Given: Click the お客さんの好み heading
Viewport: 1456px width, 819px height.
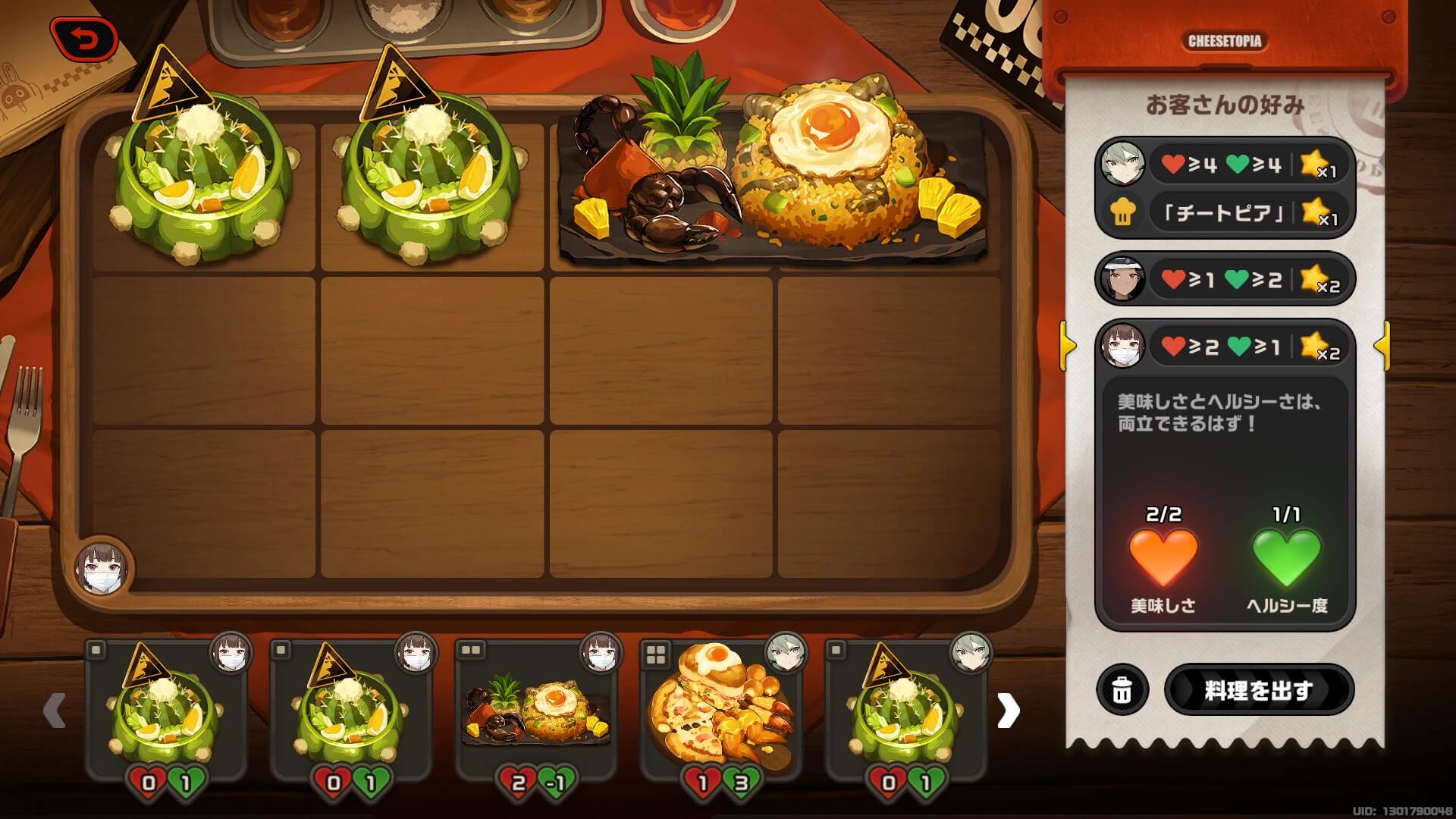Looking at the screenshot, I should point(1224,103).
